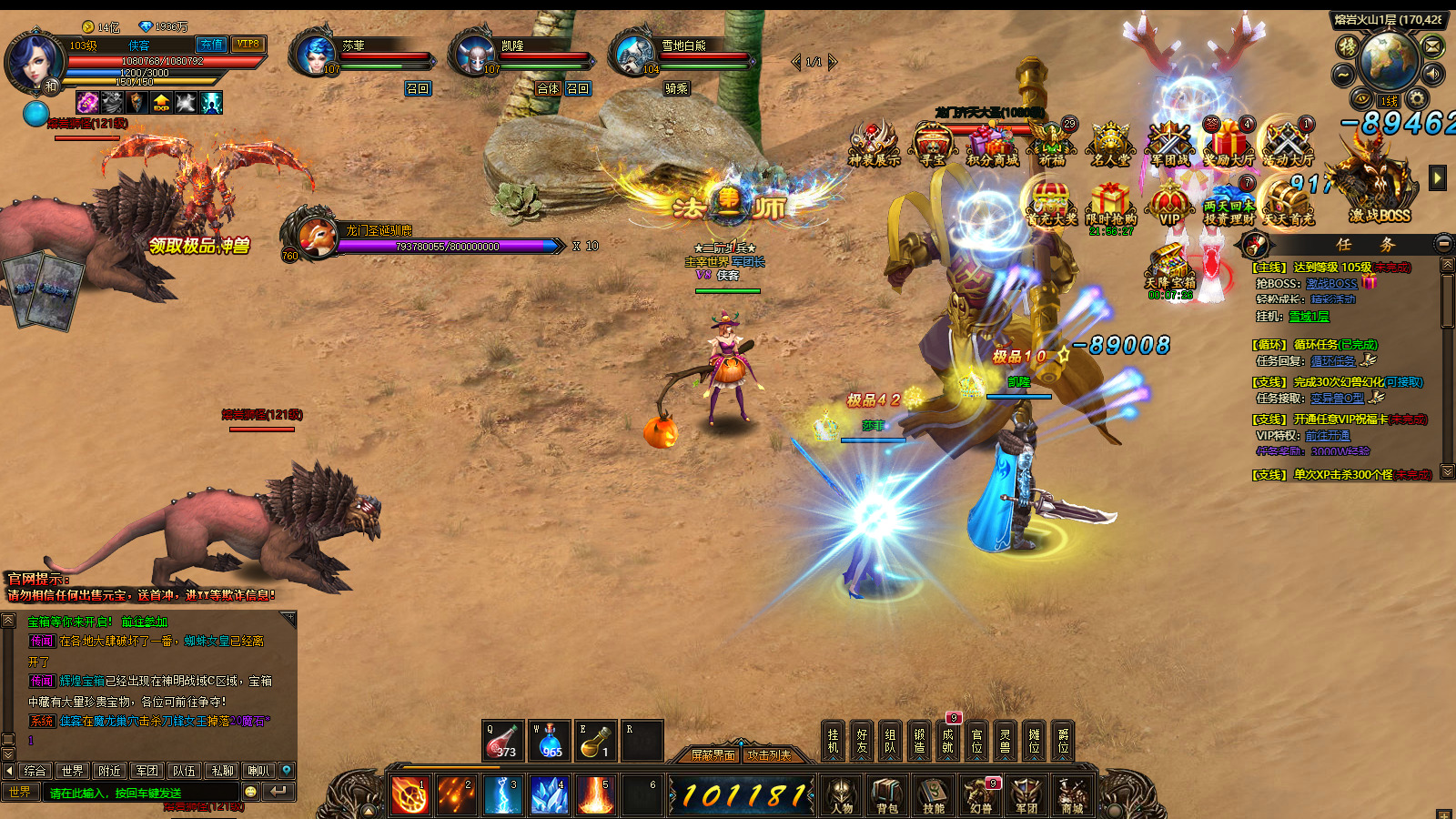This screenshot has height=819, width=1456.
Task: Open the 背包 backpack menu
Action: [x=887, y=794]
